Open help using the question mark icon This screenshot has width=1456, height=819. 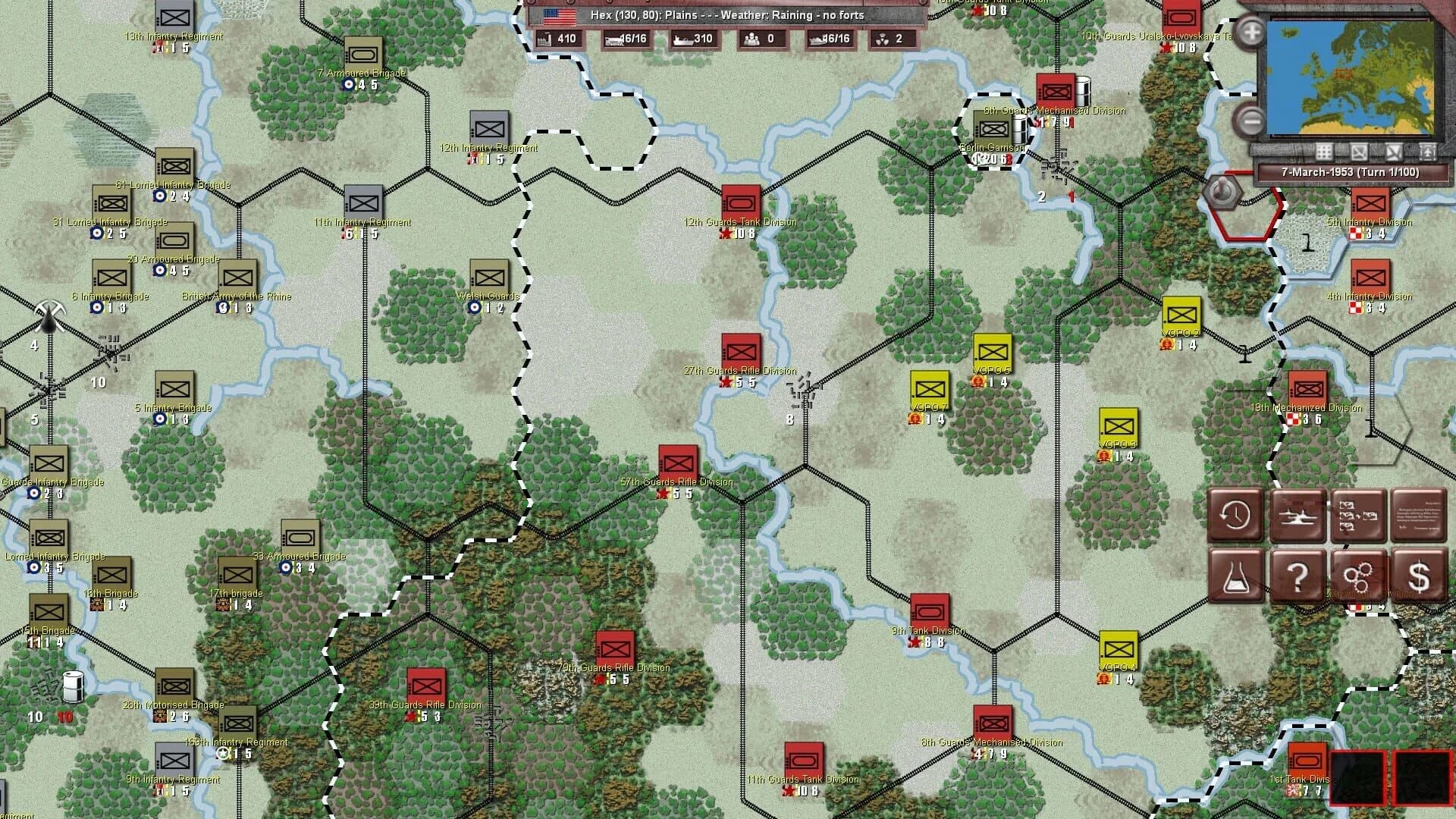1298,575
